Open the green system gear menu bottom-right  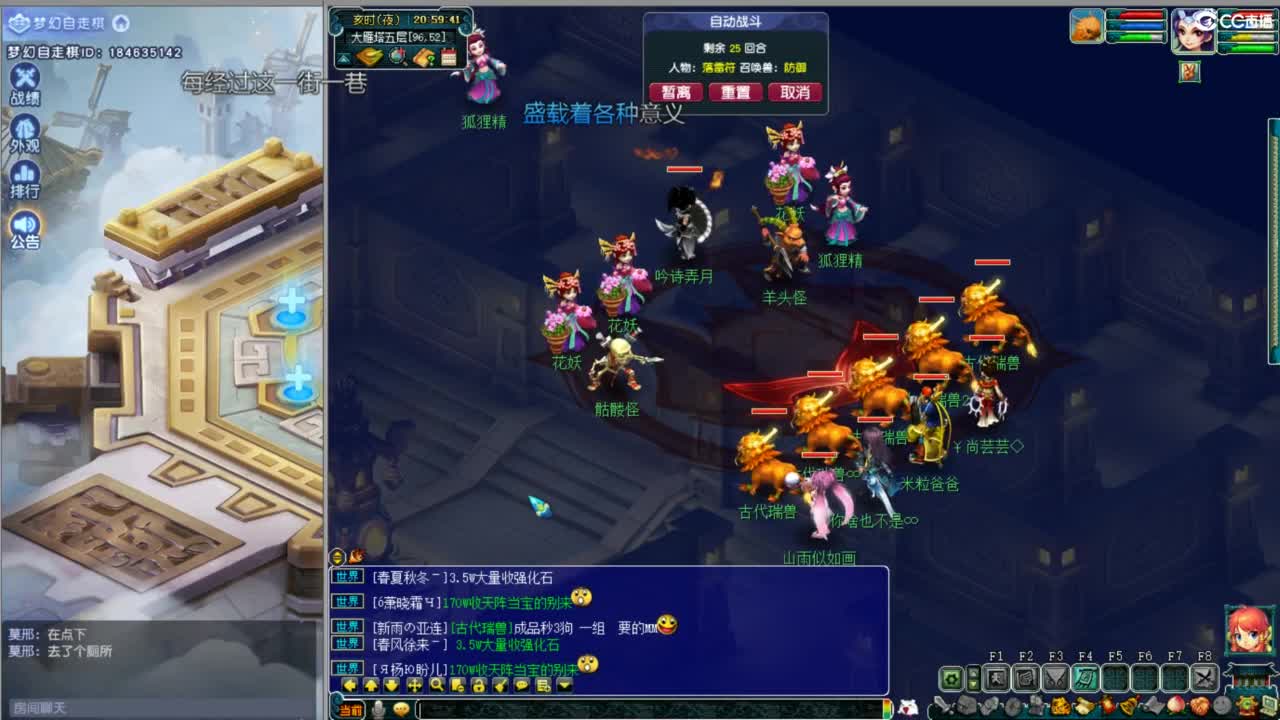[950, 677]
